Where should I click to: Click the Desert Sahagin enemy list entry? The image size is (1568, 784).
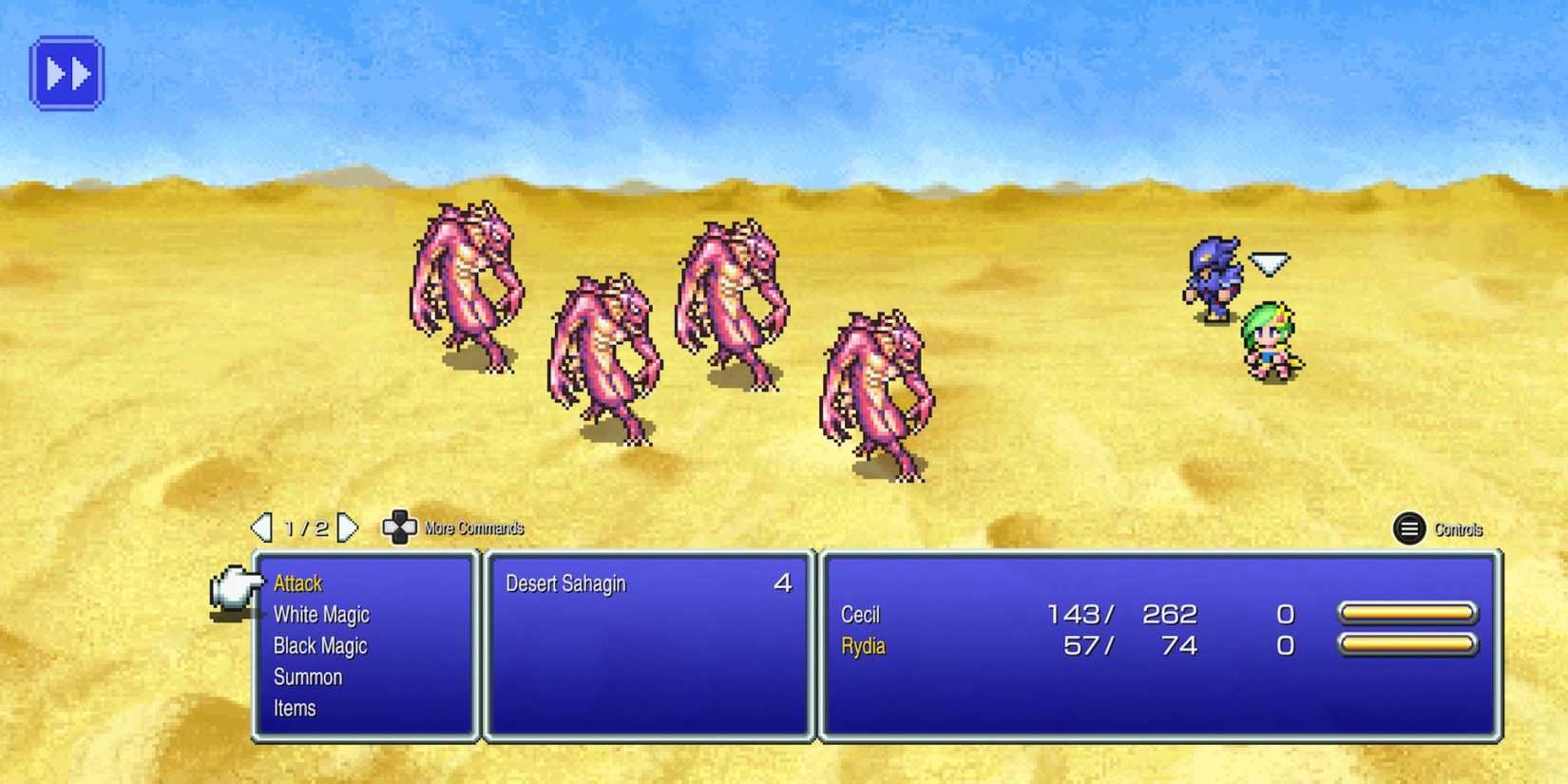tap(565, 584)
